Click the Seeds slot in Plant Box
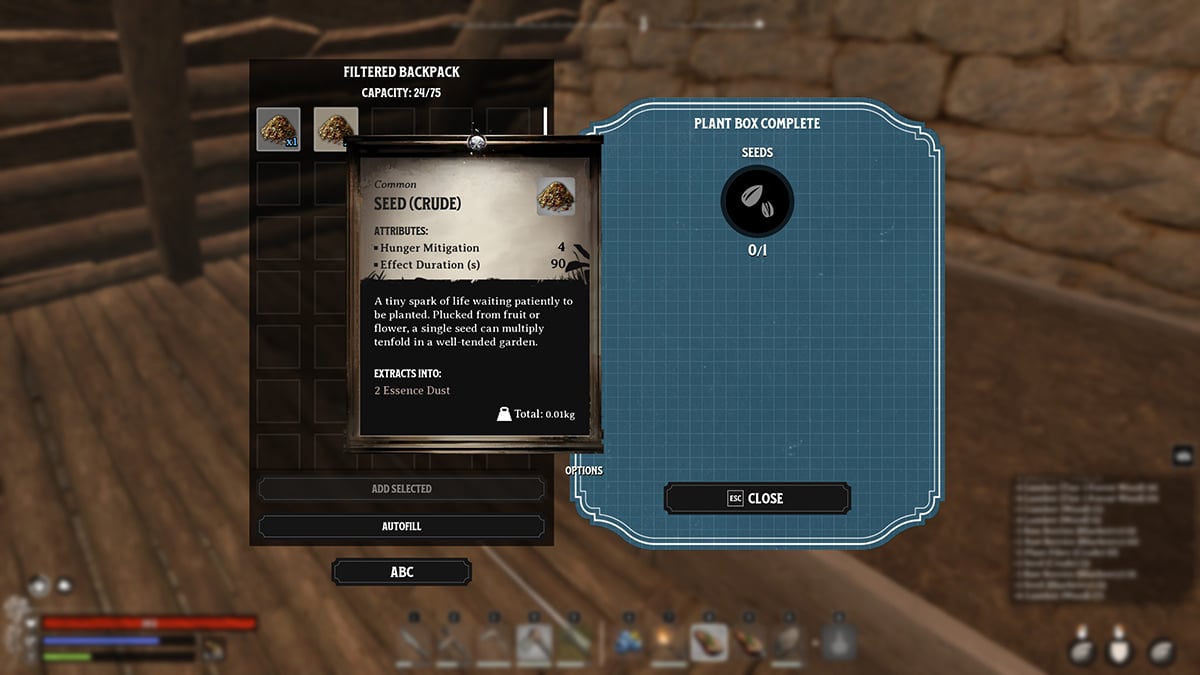Viewport: 1200px width, 675px height. pos(757,201)
